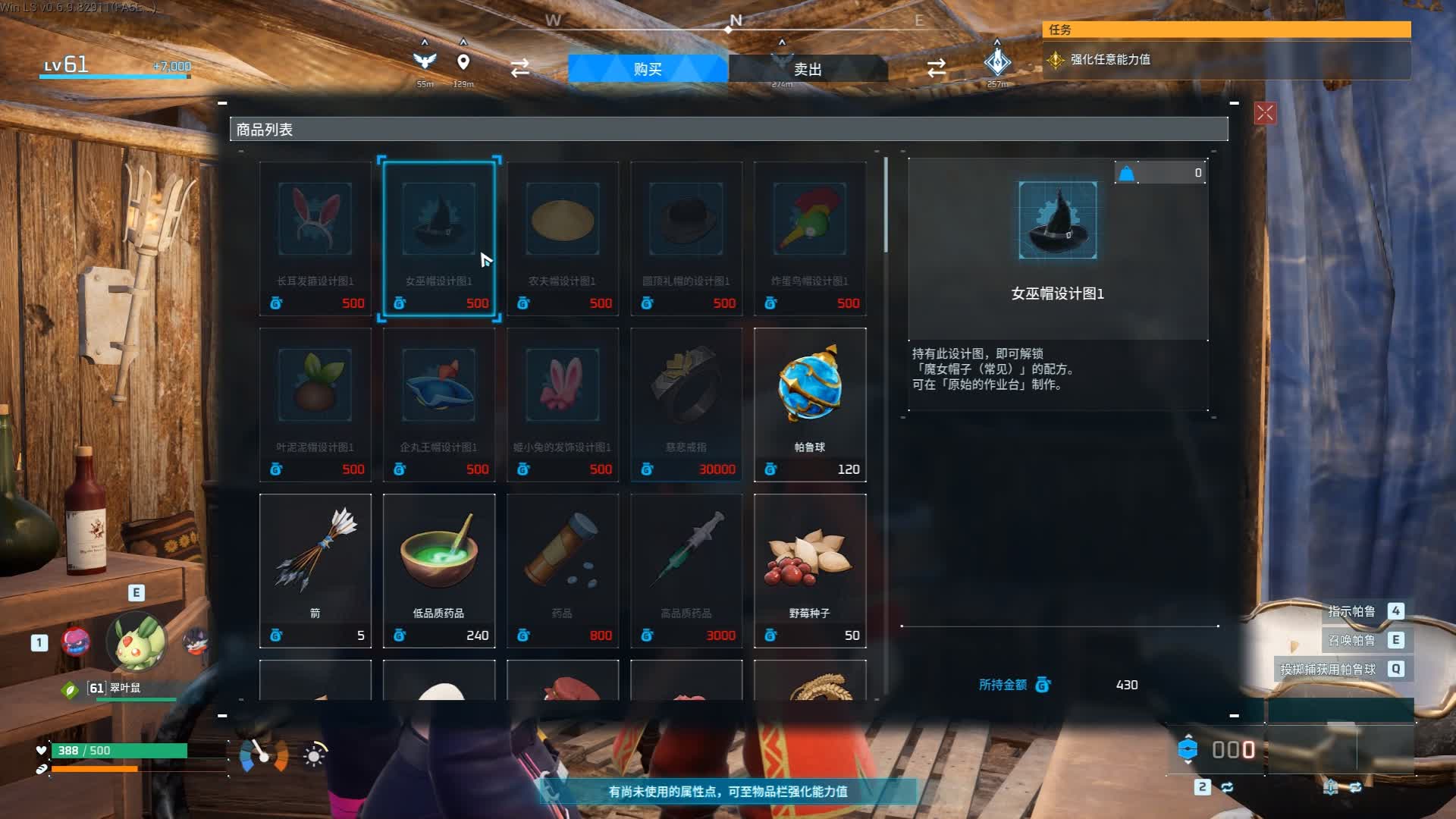1456x819 pixels.
Task: Pick the 圆顶礼帽的设计图1 bowler hat item
Action: [686, 238]
